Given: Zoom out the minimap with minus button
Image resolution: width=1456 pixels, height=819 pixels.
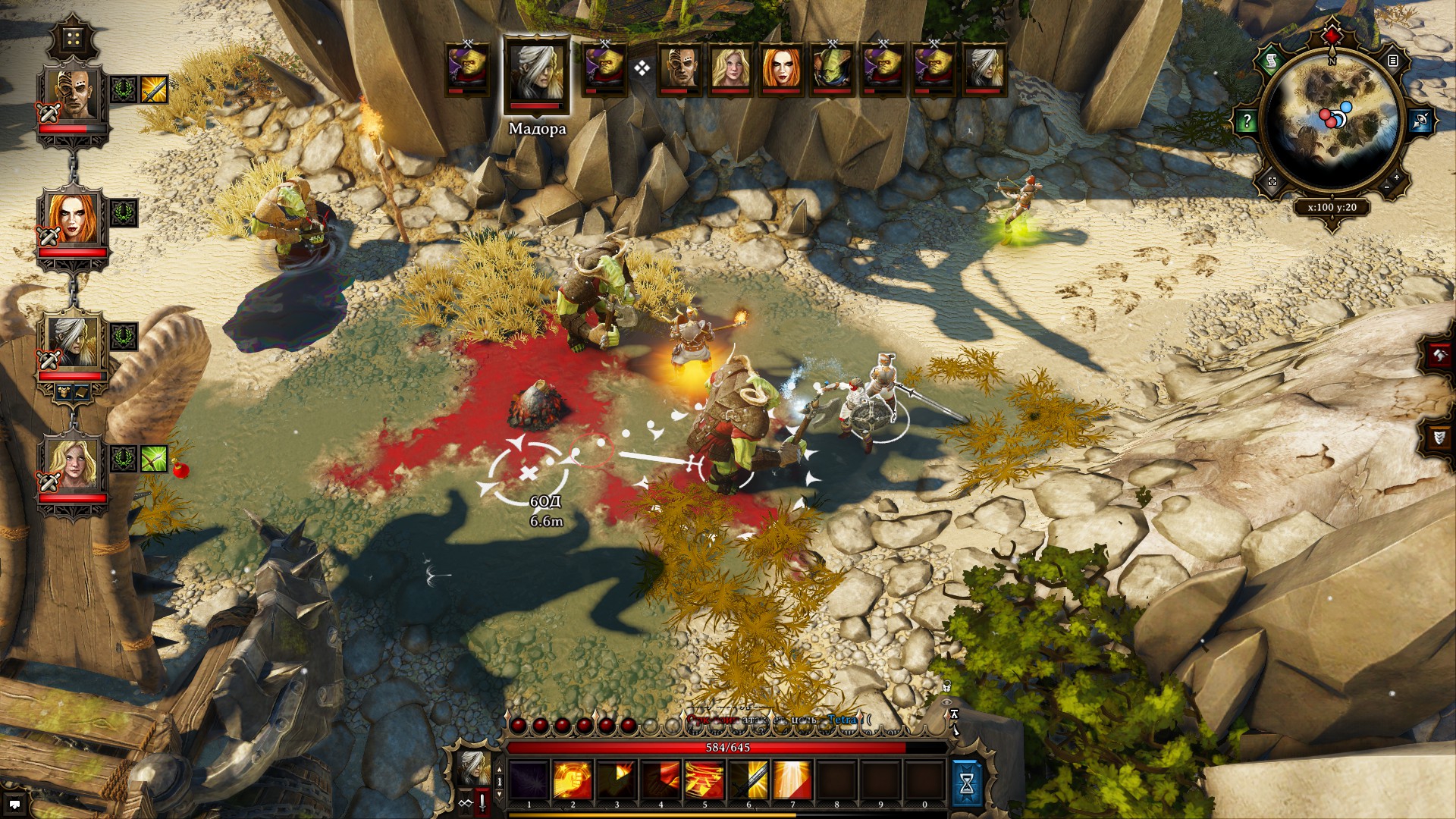Looking at the screenshot, I should coord(1387,187).
